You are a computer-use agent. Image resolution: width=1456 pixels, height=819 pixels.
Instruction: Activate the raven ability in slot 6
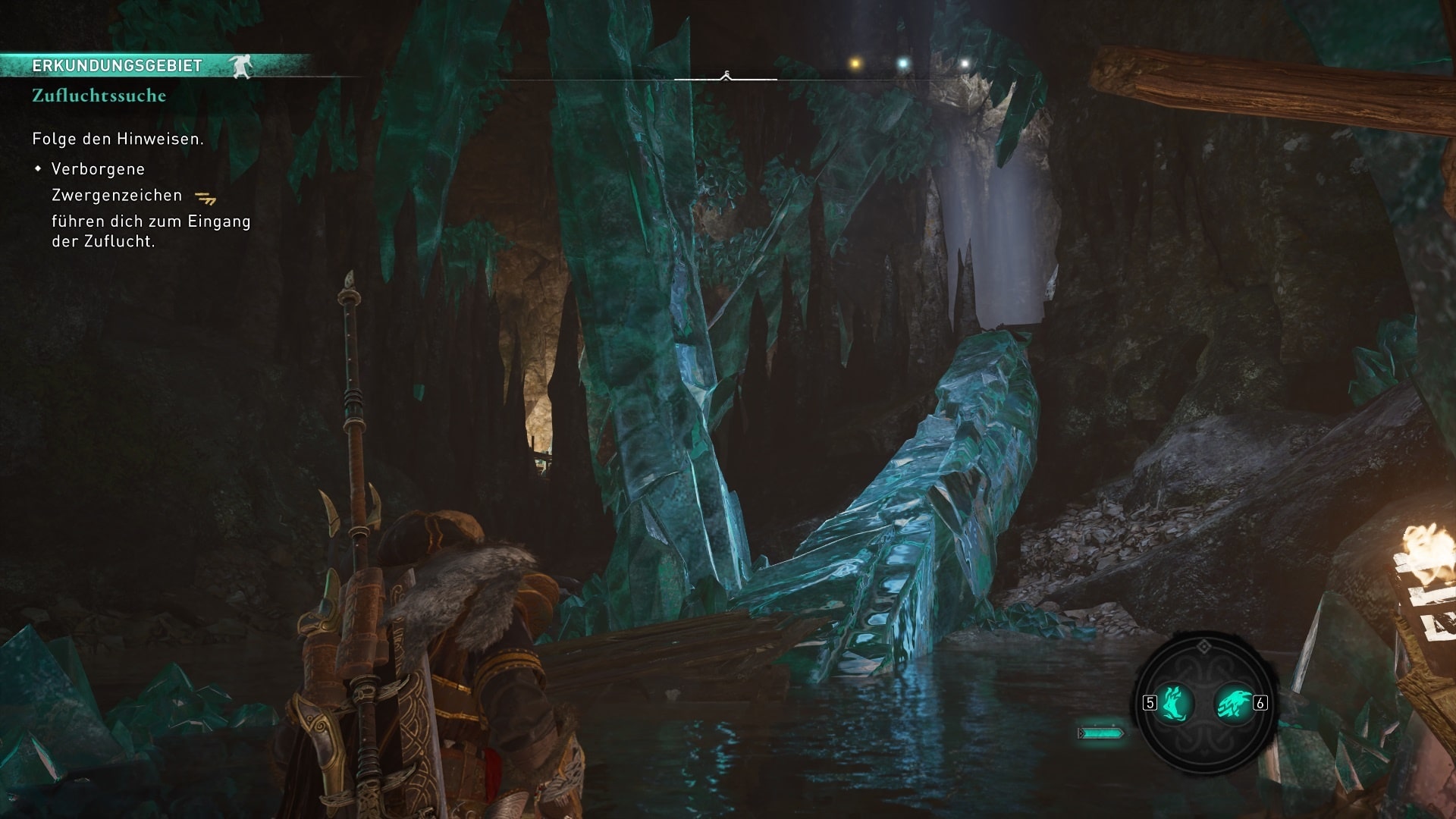pos(1233,703)
